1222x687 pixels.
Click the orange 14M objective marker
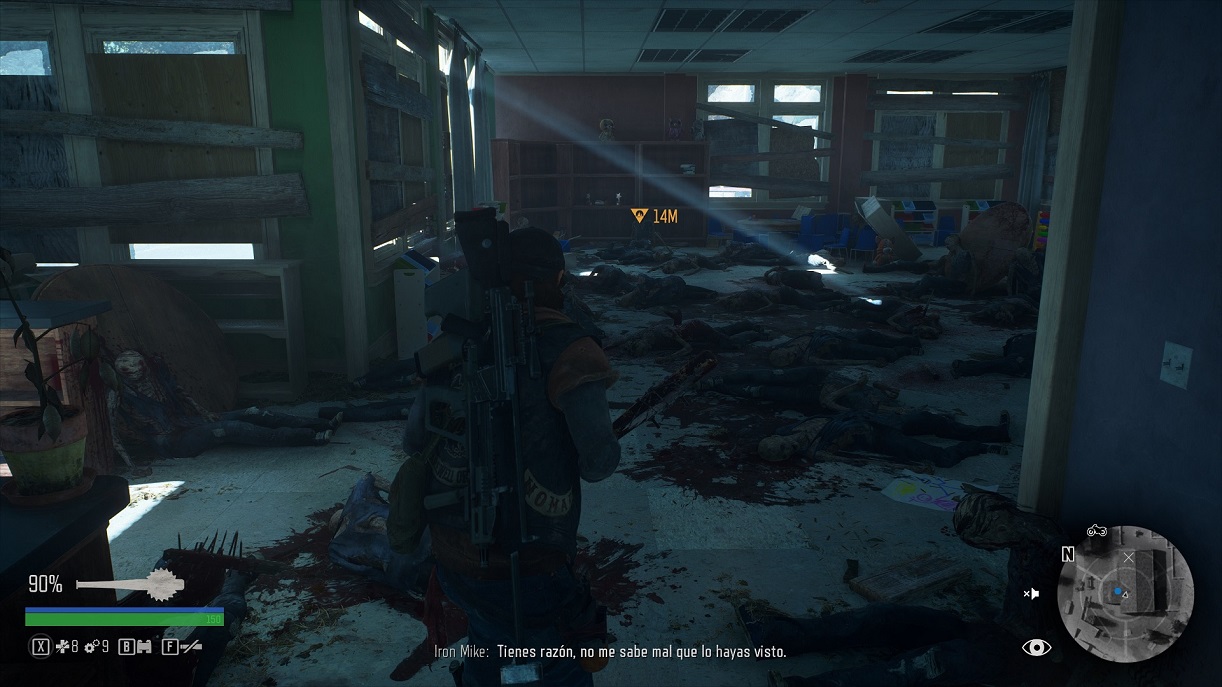point(654,215)
